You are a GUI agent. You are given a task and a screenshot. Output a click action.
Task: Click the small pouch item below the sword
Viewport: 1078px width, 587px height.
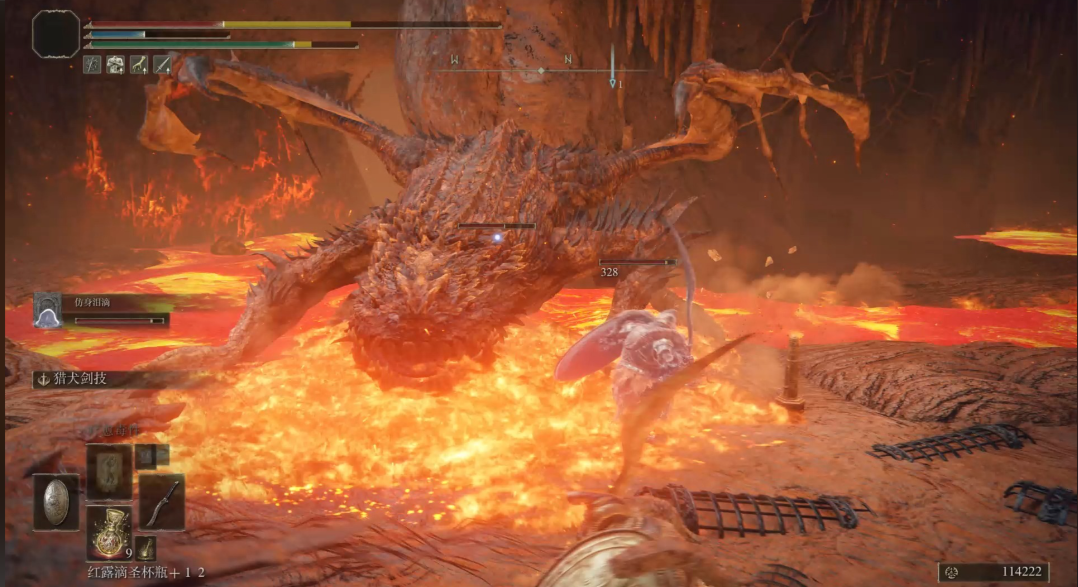point(146,547)
